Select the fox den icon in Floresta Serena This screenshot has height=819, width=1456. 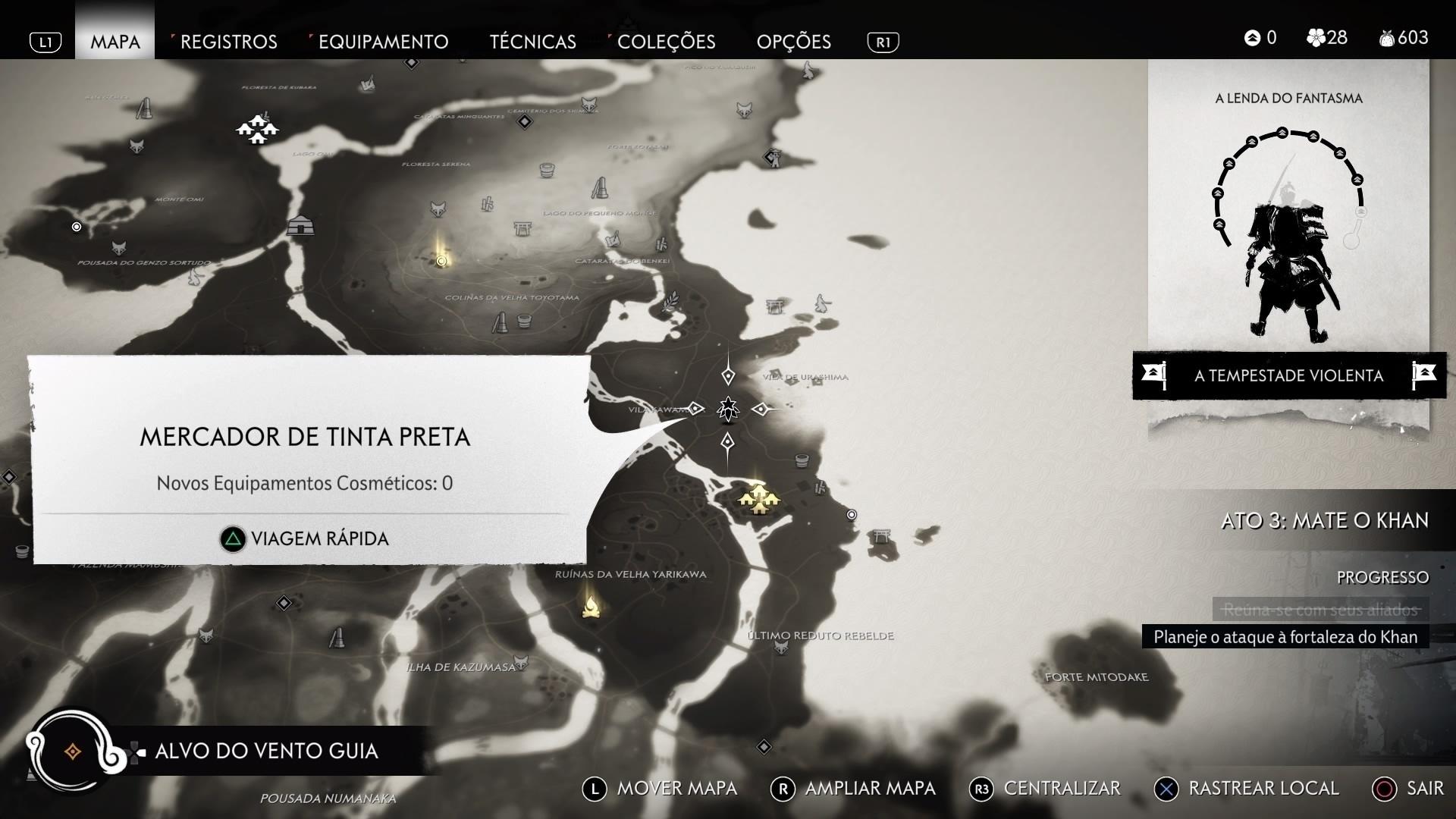438,210
